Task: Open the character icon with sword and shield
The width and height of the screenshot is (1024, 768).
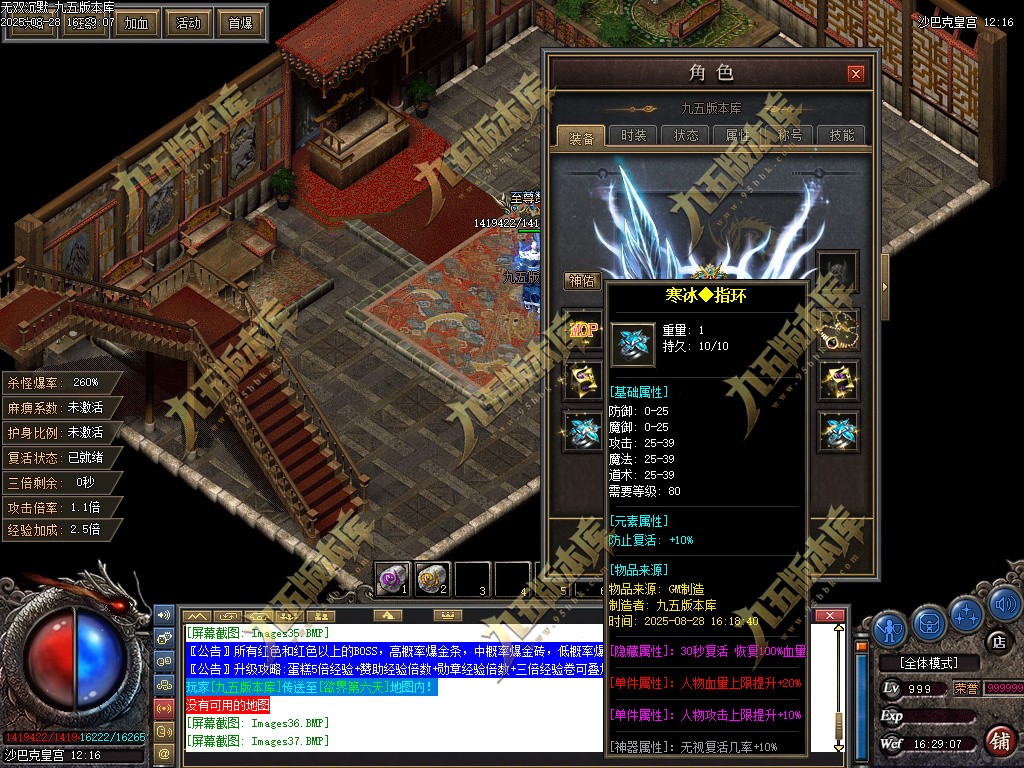Action: (889, 627)
